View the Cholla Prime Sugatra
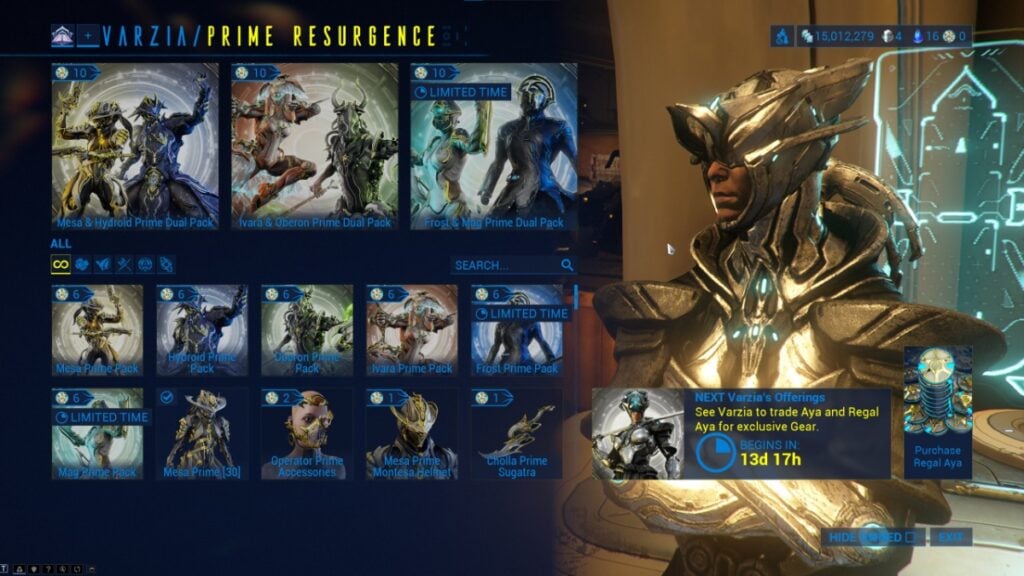 coord(517,434)
